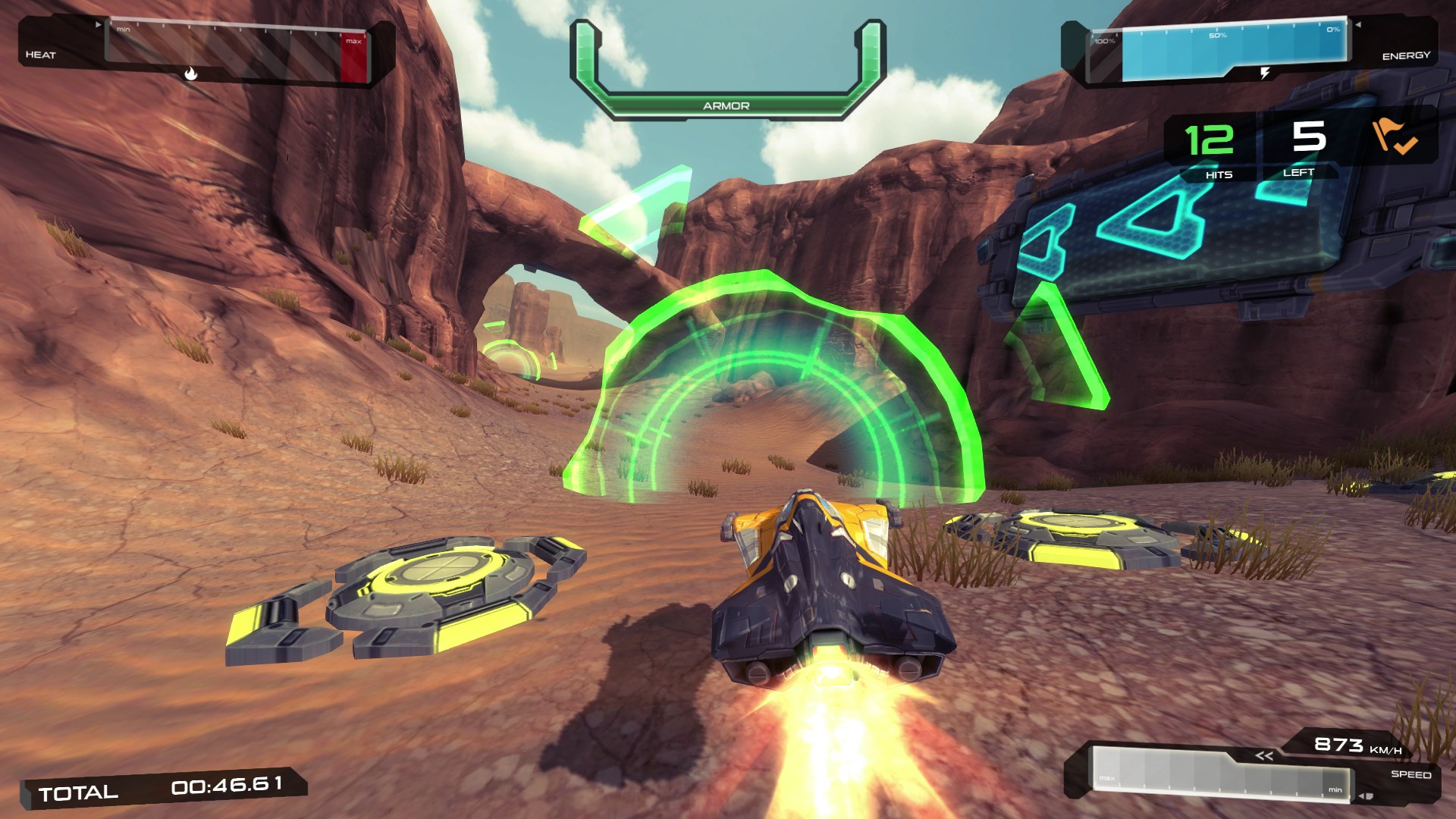Click the lightning bolt icon under the ENERGY bar
This screenshot has height=819, width=1456.
[1265, 73]
